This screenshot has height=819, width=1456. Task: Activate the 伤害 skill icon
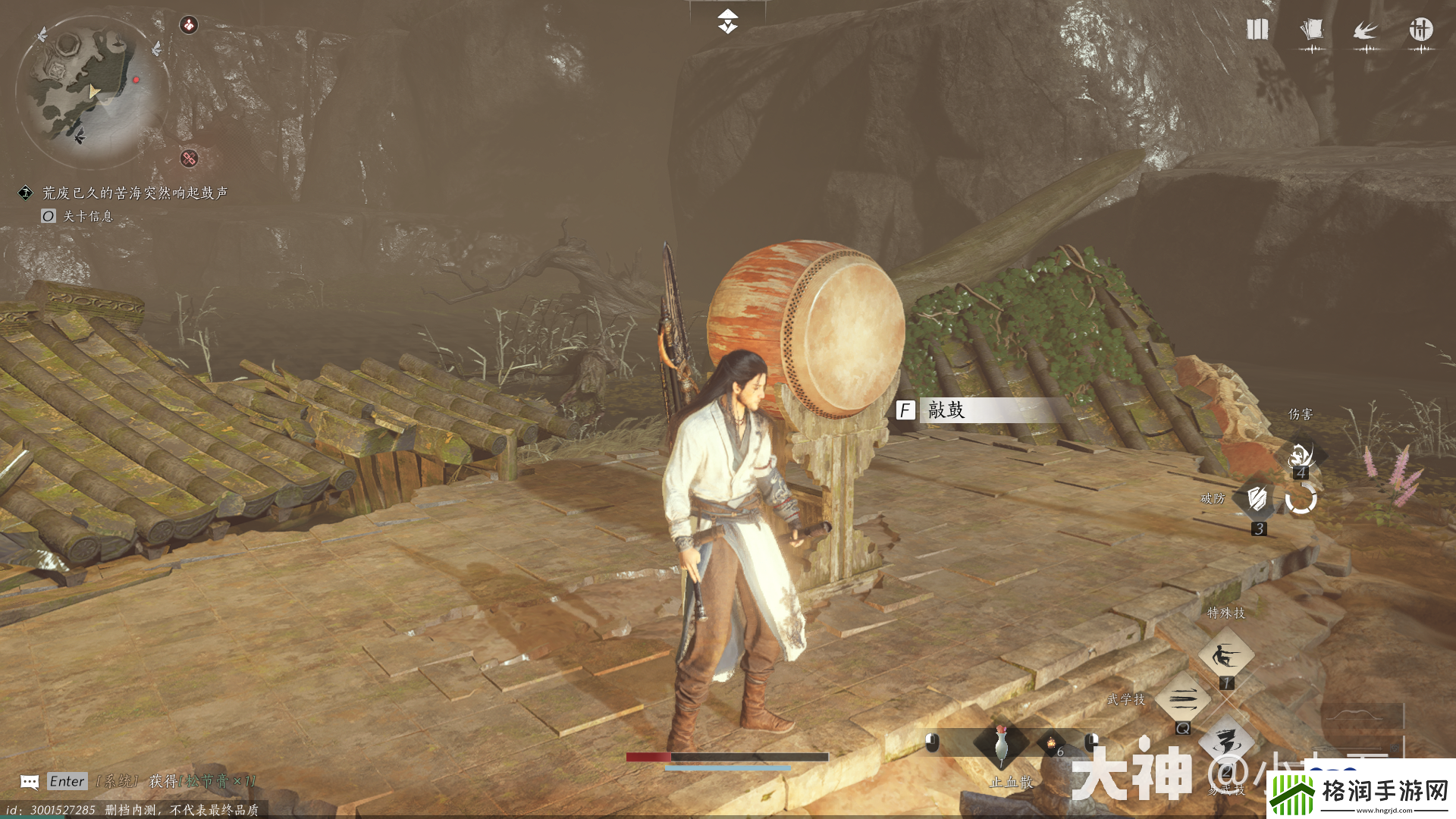pos(1302,454)
